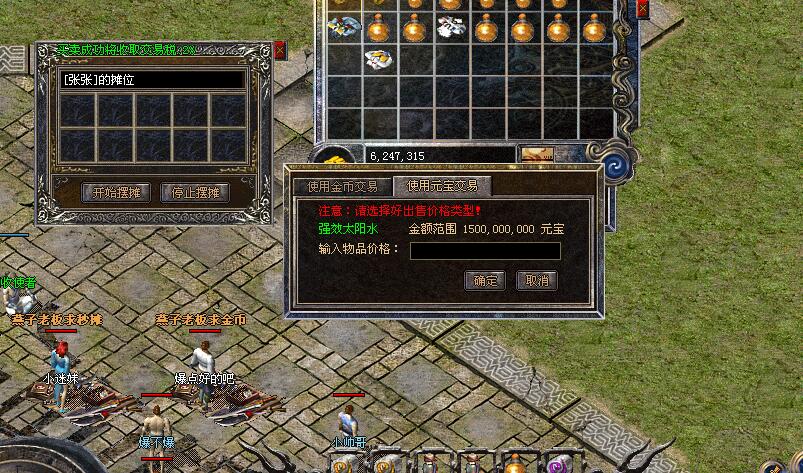Cancel the price dialog with 取消

[537, 281]
